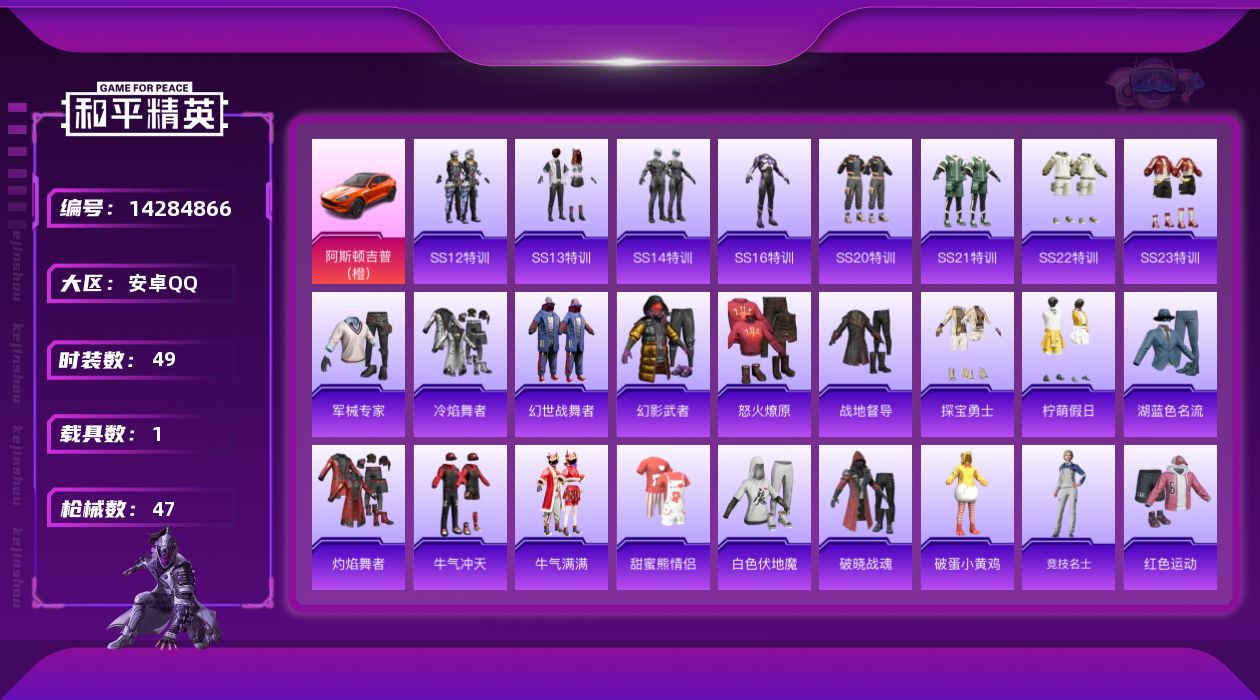
Task: Select the SS16特训 outfit card
Action: tap(764, 211)
